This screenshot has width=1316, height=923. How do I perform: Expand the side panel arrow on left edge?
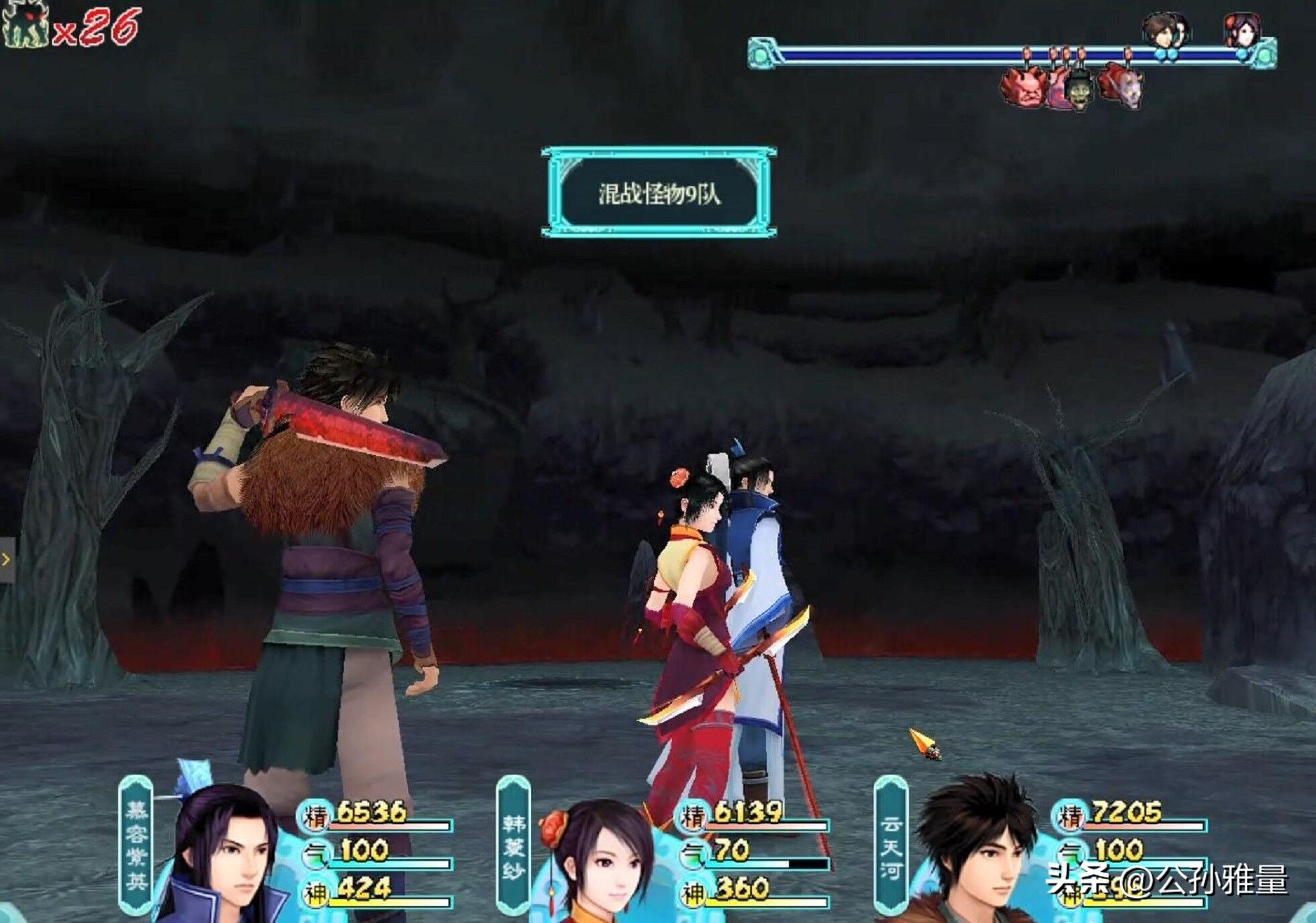[6, 560]
